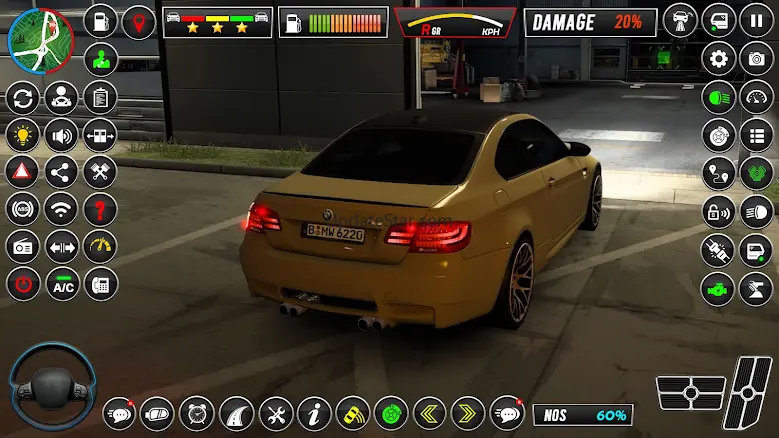Turn the steering wheel control

click(51, 387)
